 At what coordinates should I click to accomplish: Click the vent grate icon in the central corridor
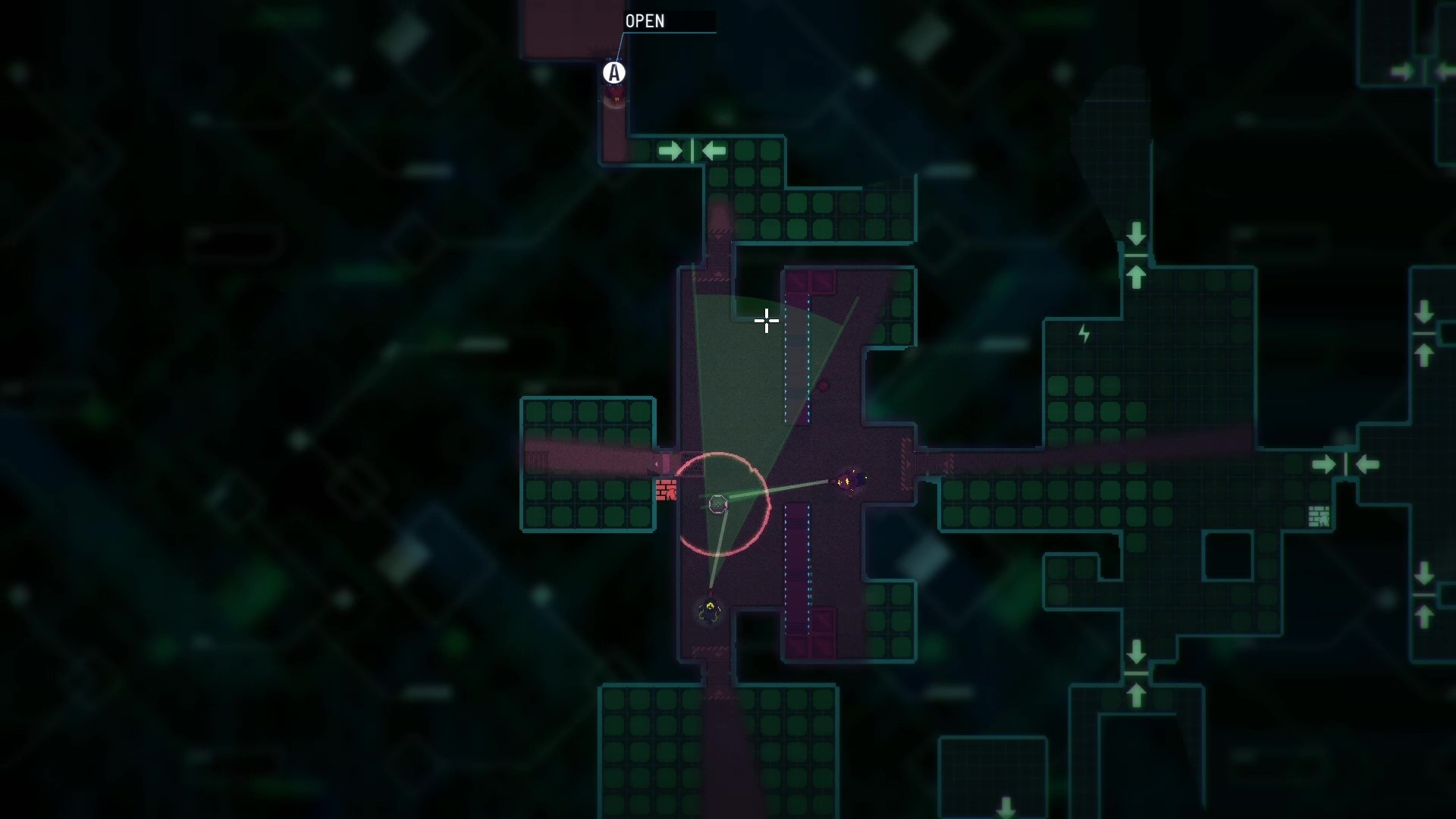click(x=692, y=463)
